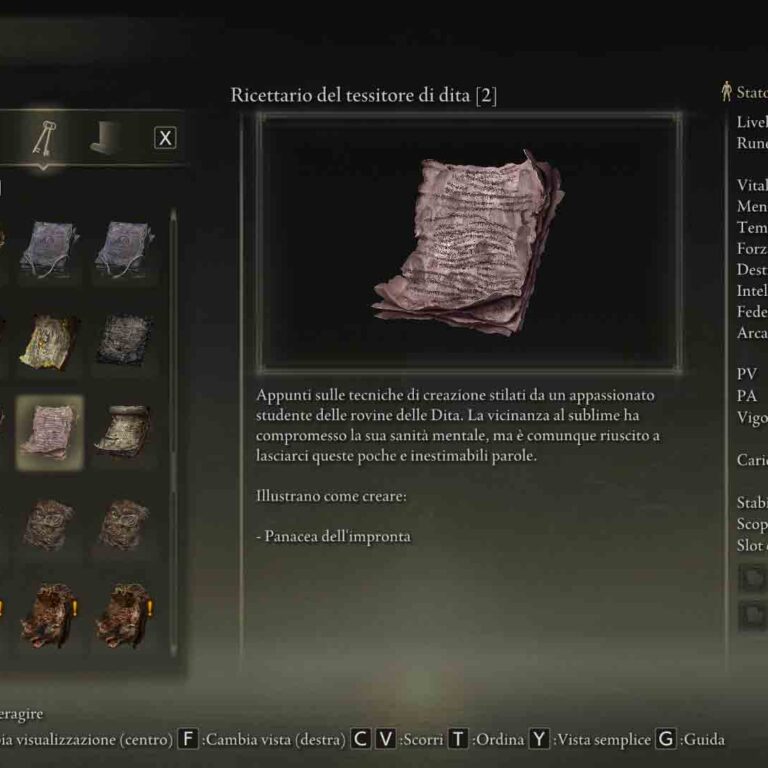Click the inventory list scrollbar
Viewport: 768px width, 768px height.
click(x=173, y=420)
